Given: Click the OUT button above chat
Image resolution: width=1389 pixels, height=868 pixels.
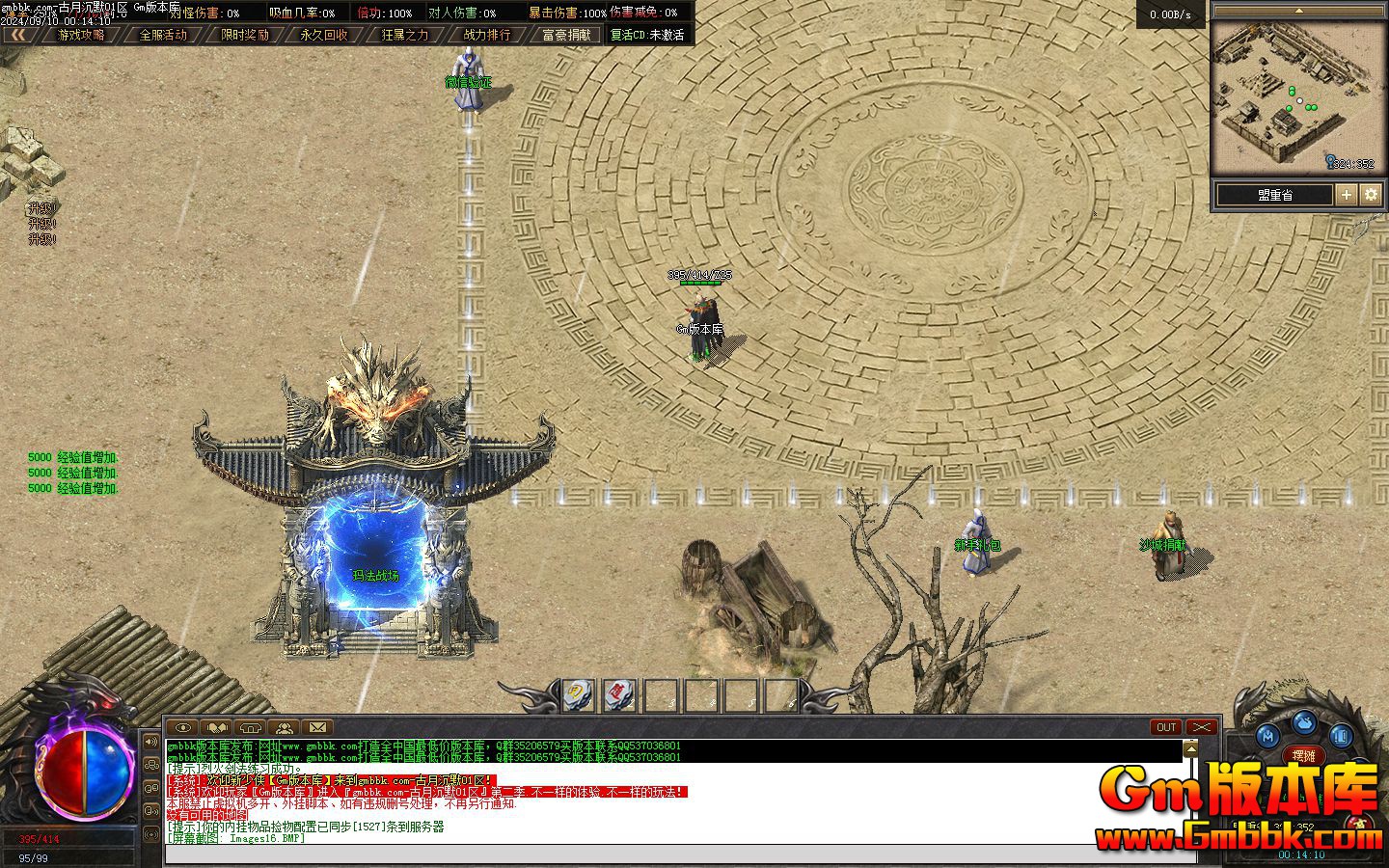Looking at the screenshot, I should [x=1166, y=727].
